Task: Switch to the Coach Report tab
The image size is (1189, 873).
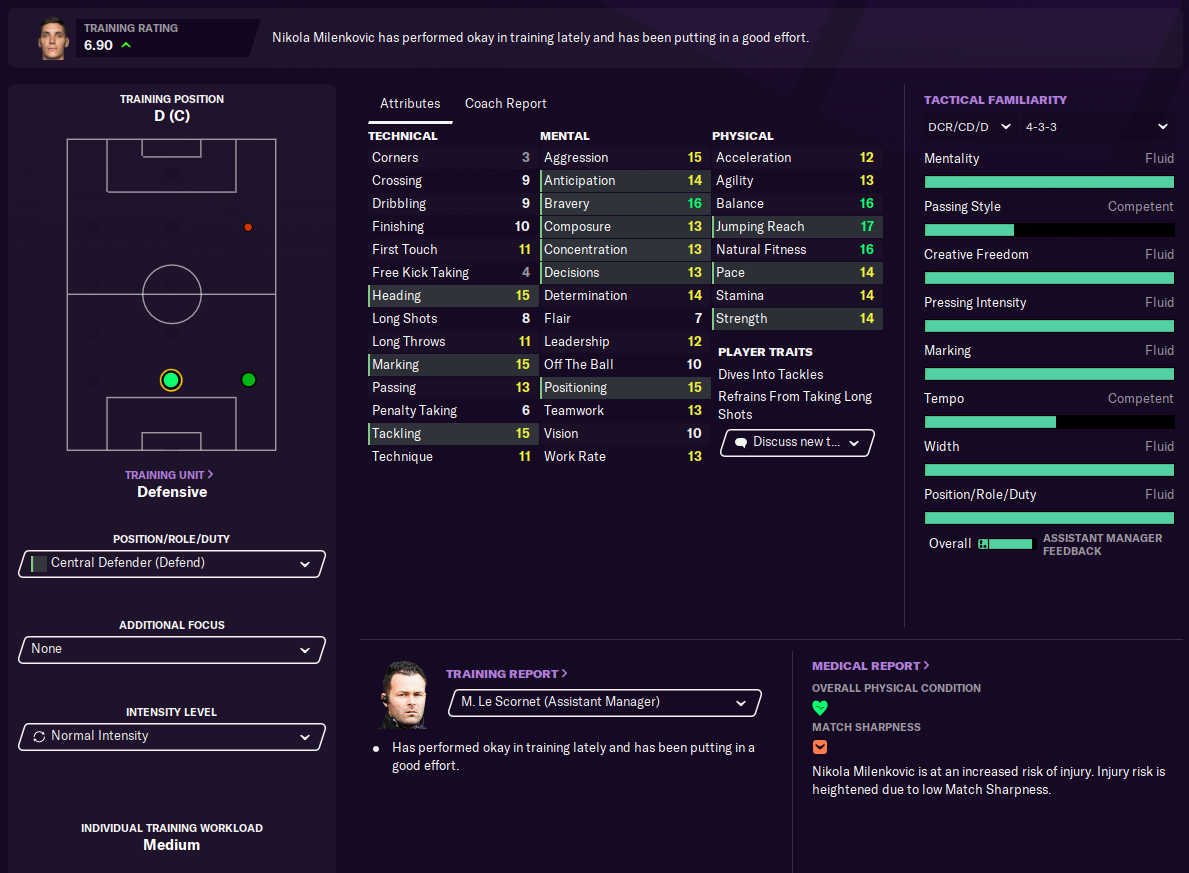Action: pos(505,104)
